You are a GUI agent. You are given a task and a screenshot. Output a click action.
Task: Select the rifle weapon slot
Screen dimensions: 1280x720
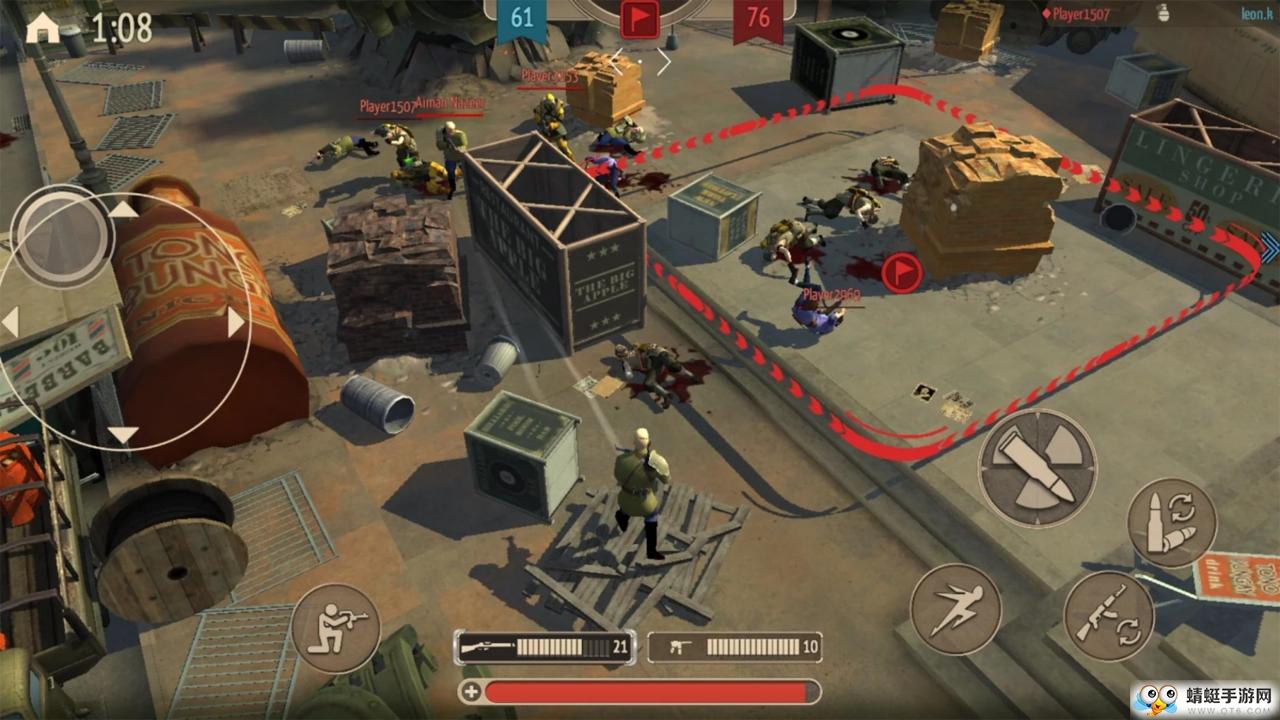pyautogui.click(x=544, y=647)
